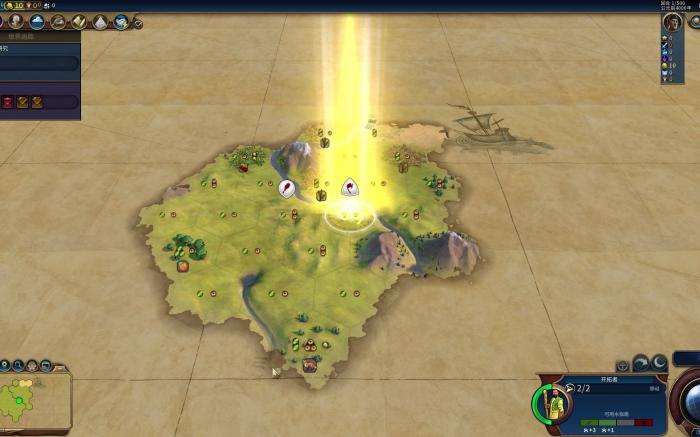Click the sleep (crescent moon) unit action
This screenshot has width=700, height=437.
pos(659,362)
